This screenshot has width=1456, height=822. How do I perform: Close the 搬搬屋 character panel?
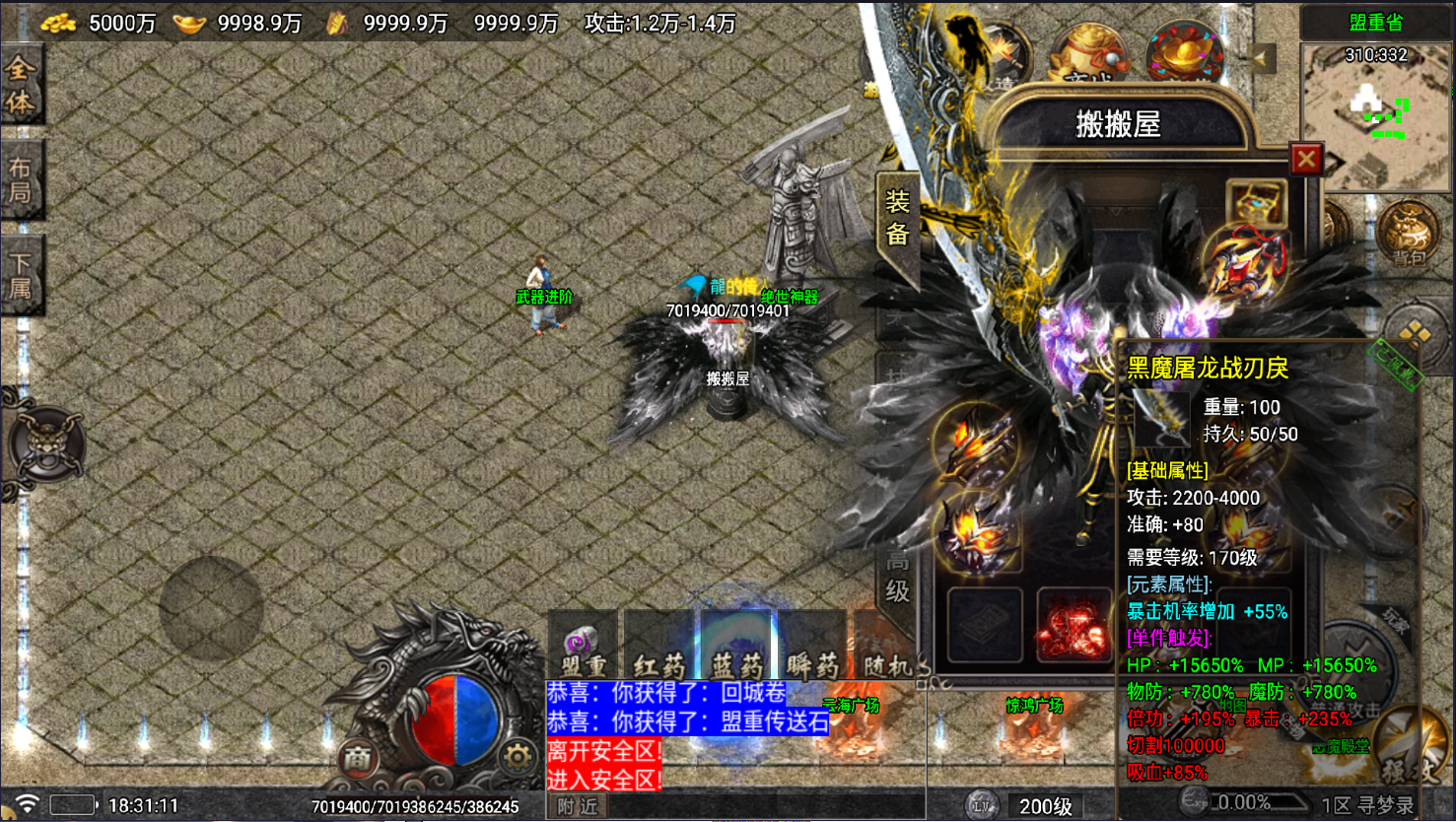tap(1306, 159)
